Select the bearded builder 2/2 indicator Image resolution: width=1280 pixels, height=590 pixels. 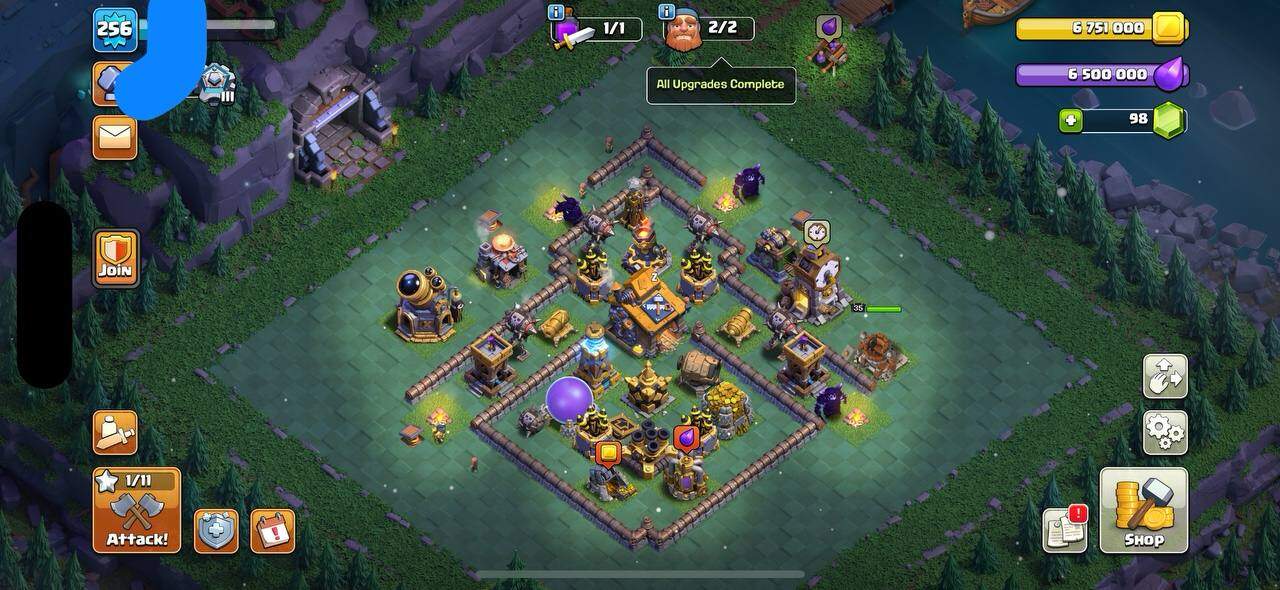(x=710, y=30)
